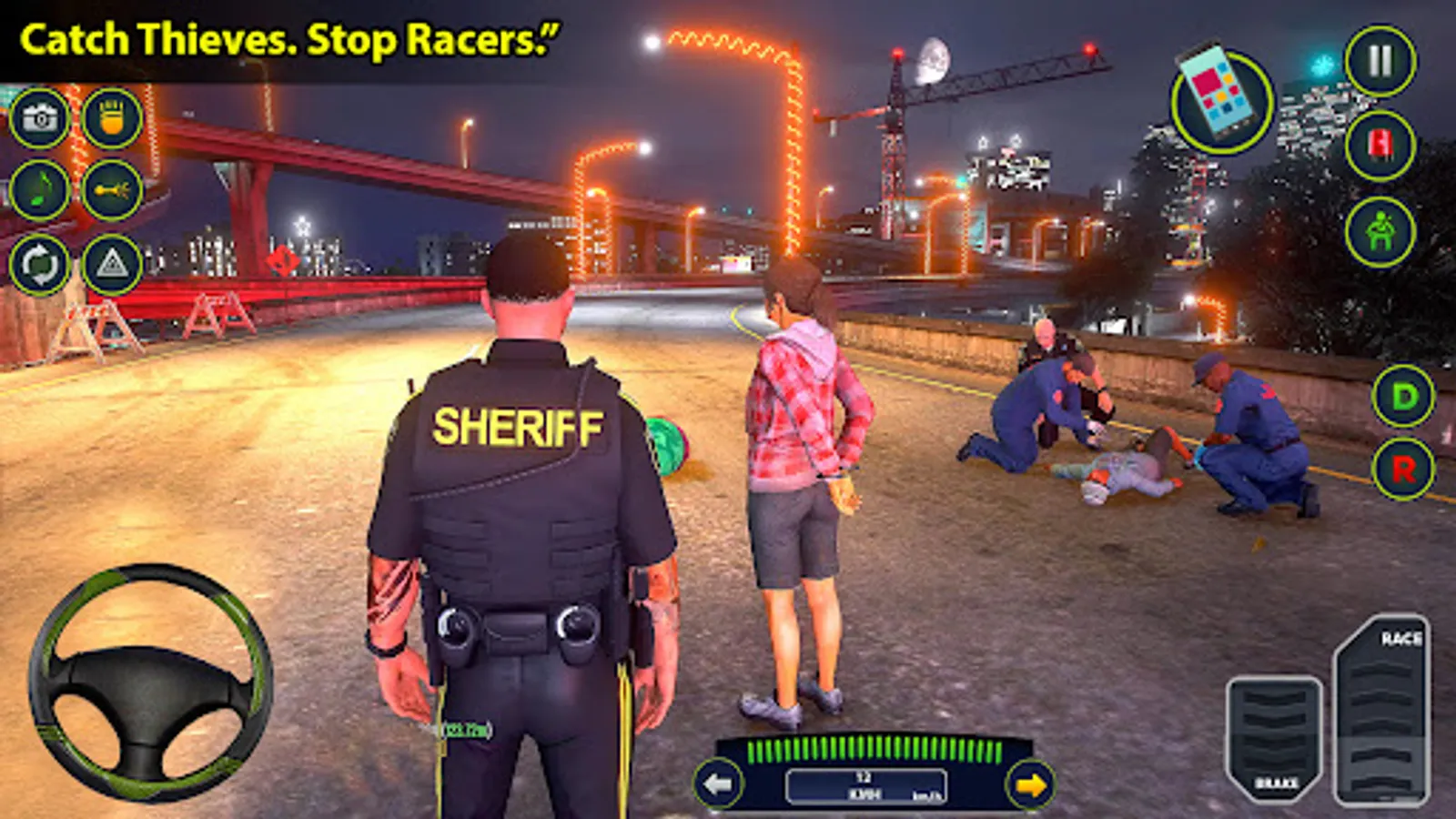Click the green sitting character icon
Image resolution: width=1456 pixels, height=819 pixels.
coord(1380,230)
